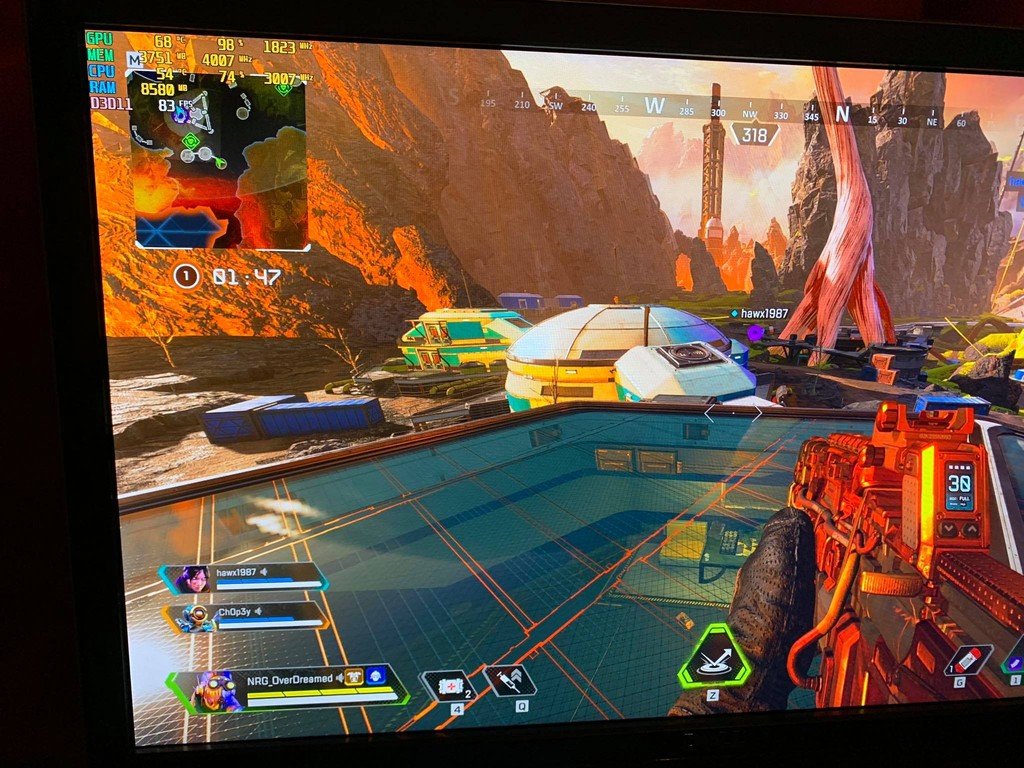Click hawx1987's squad member panel
The width and height of the screenshot is (1024, 768).
click(243, 578)
